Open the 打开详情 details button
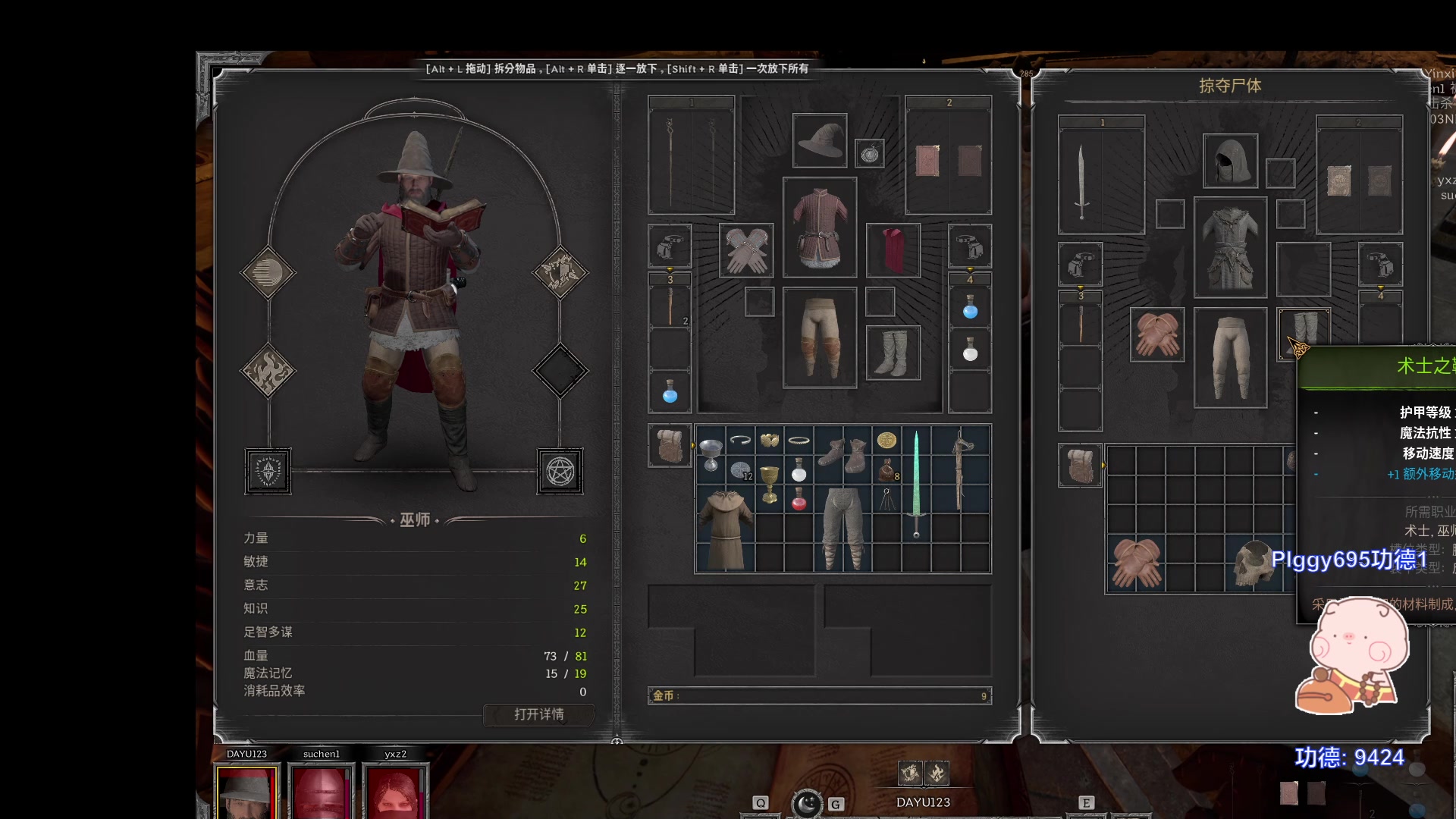This screenshot has width=1456, height=819. [538, 714]
